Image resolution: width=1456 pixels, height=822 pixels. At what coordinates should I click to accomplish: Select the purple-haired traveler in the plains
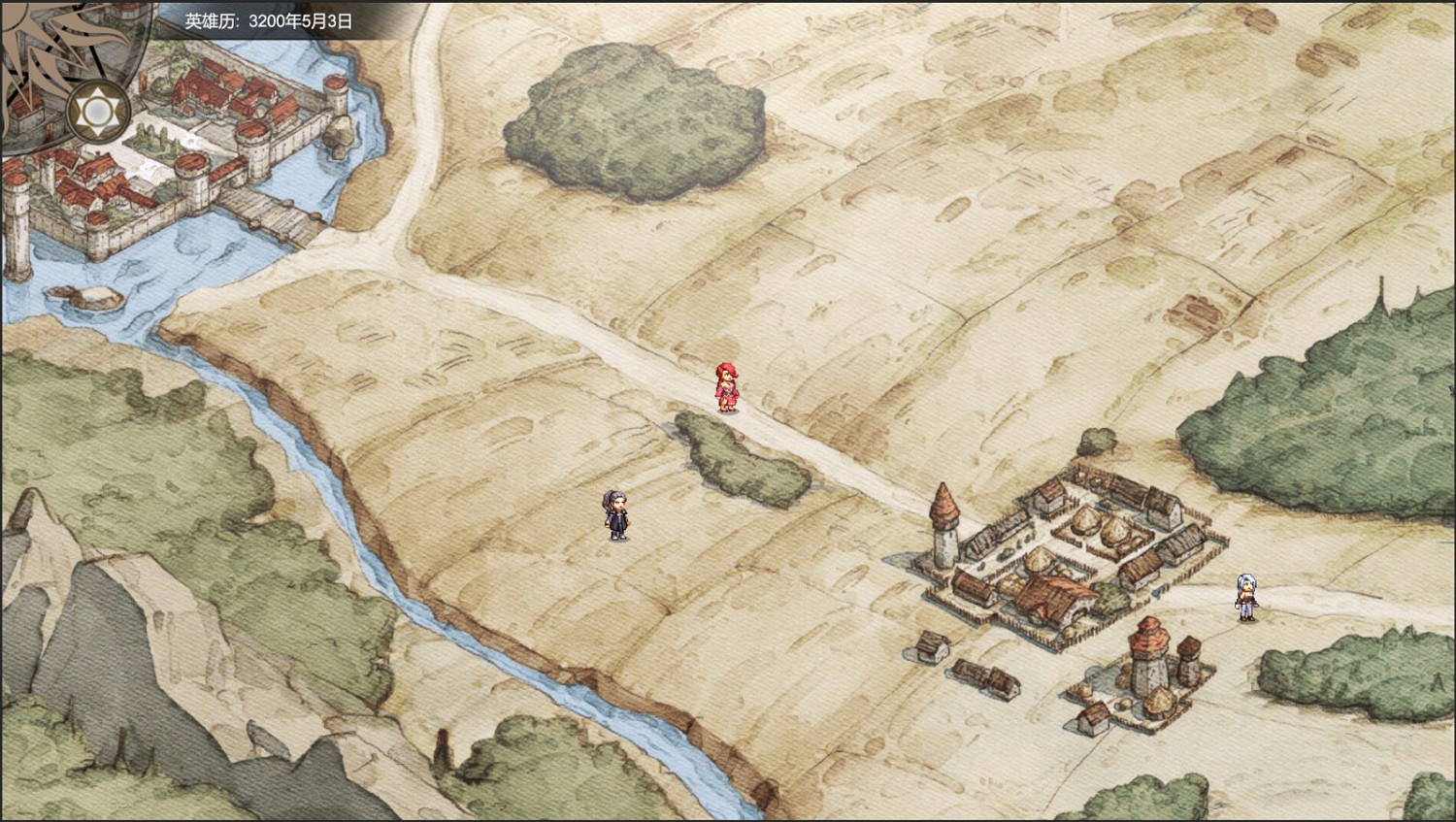click(614, 516)
